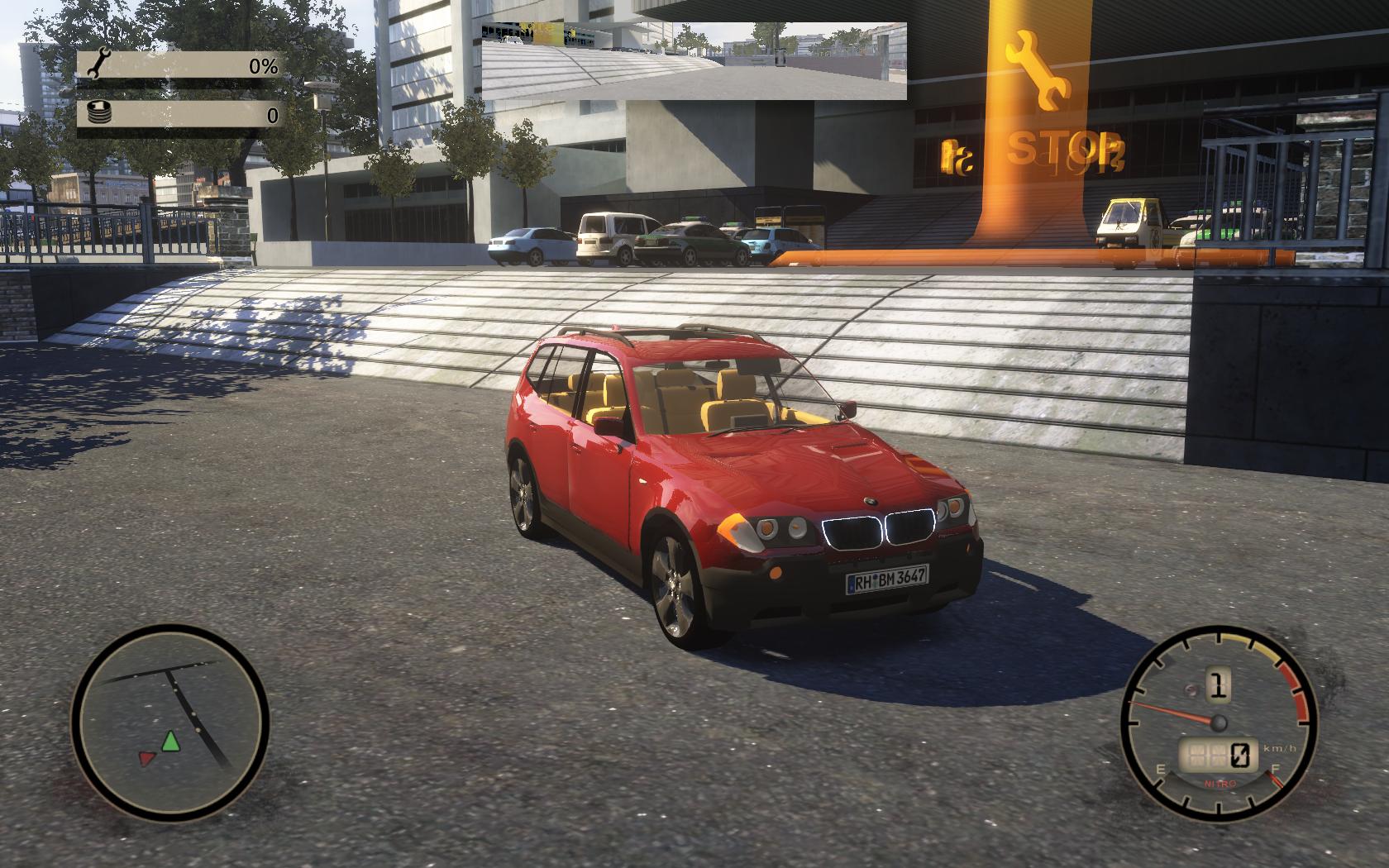The image size is (1389, 868).
Task: Click the green player arrow on the minimap
Action: coord(170,741)
